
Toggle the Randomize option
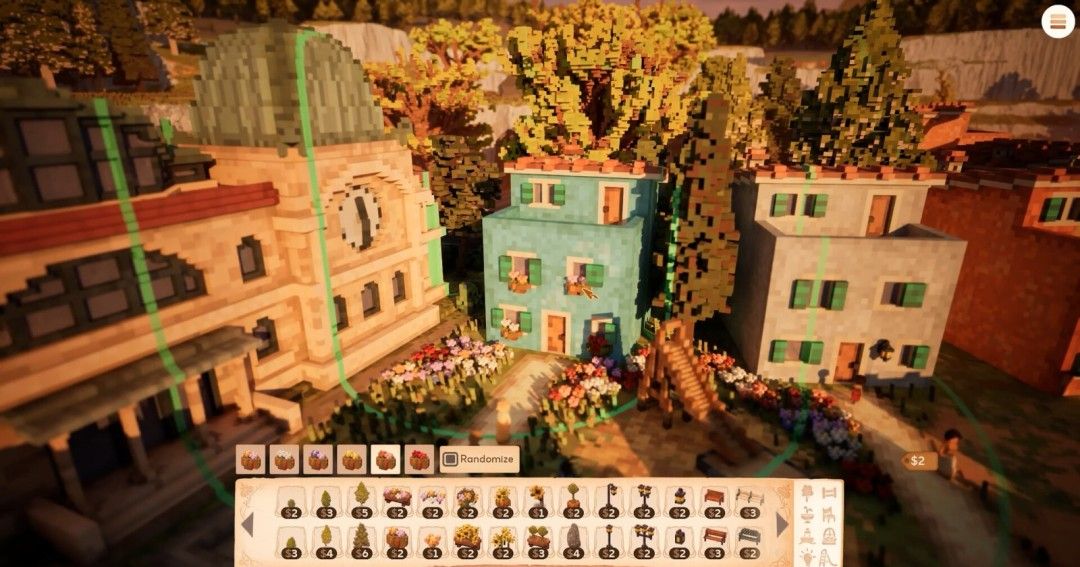(x=478, y=460)
